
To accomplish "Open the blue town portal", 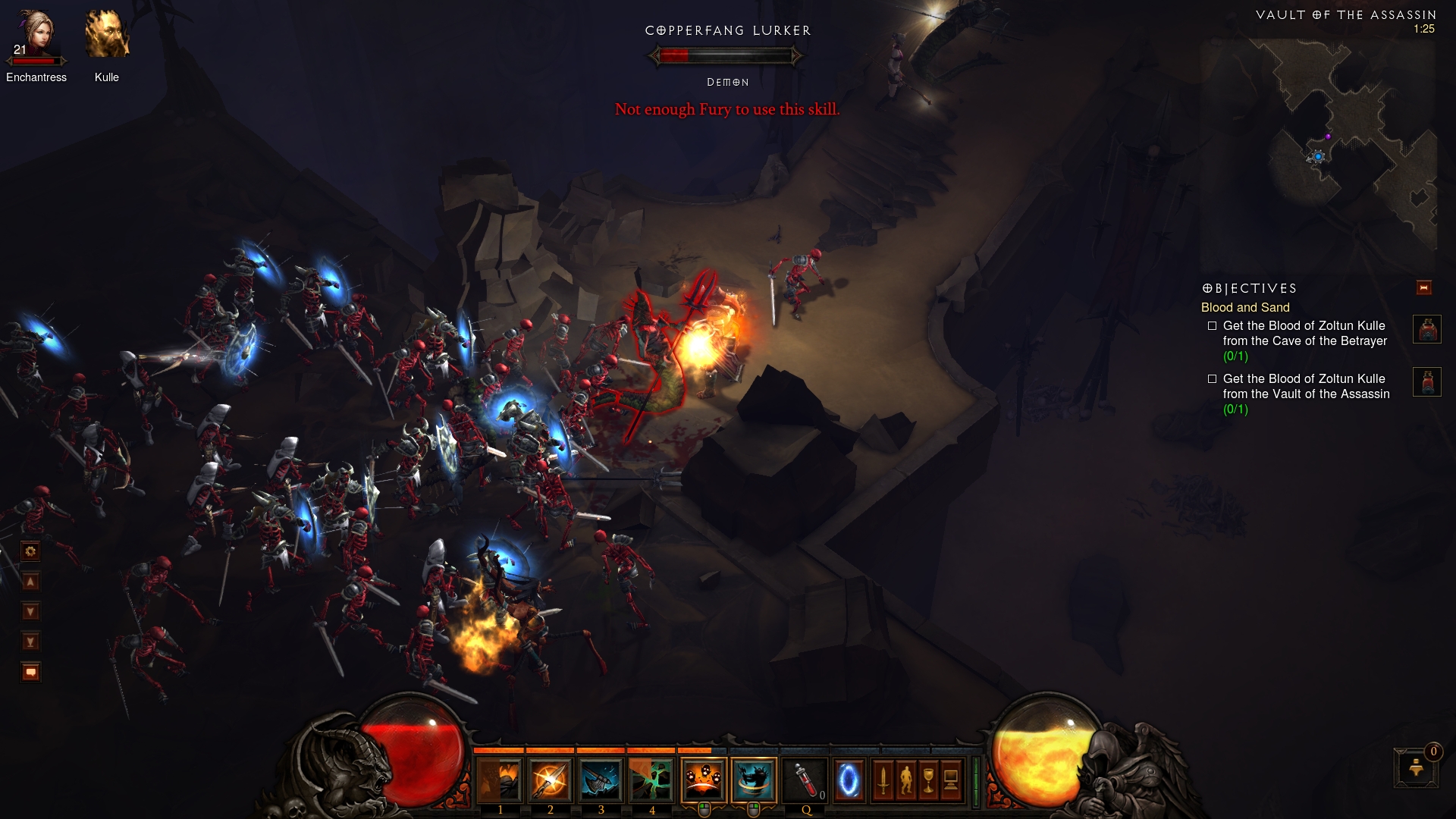I will pos(849,780).
